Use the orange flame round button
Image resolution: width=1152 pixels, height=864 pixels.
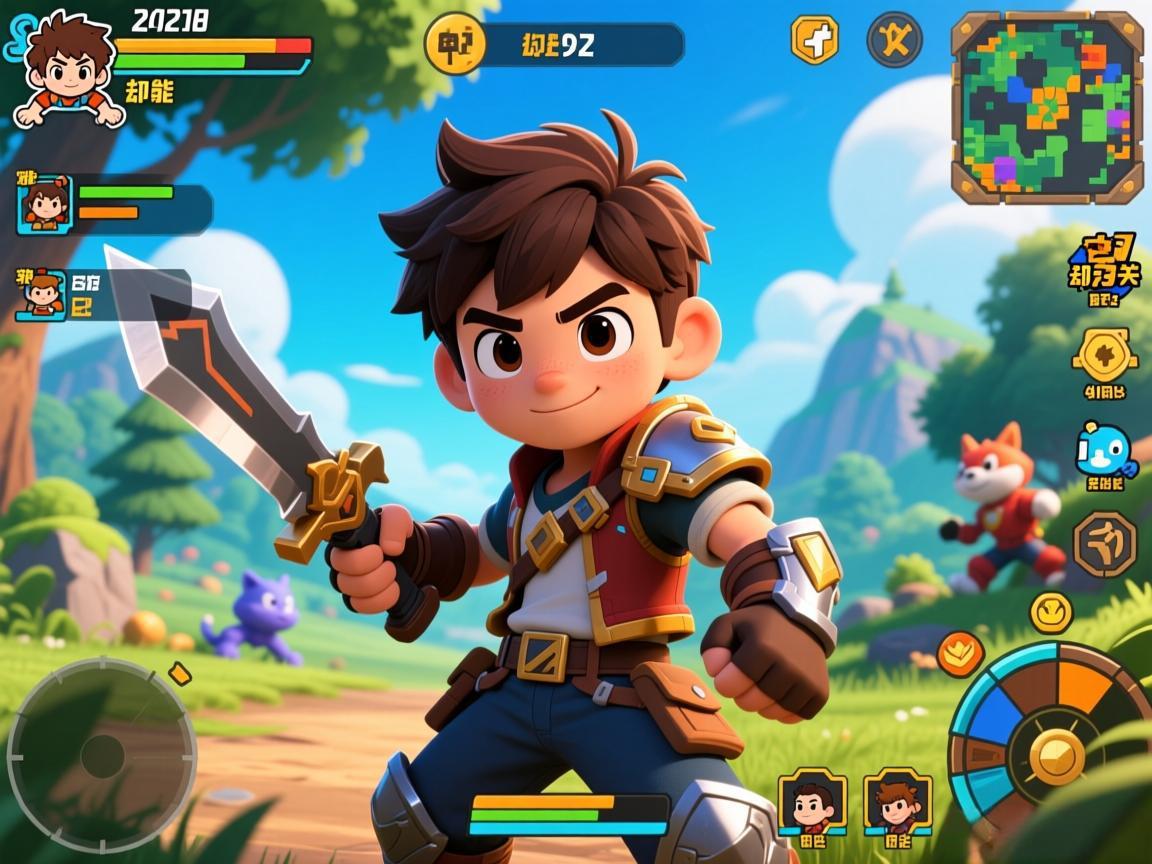coord(960,652)
